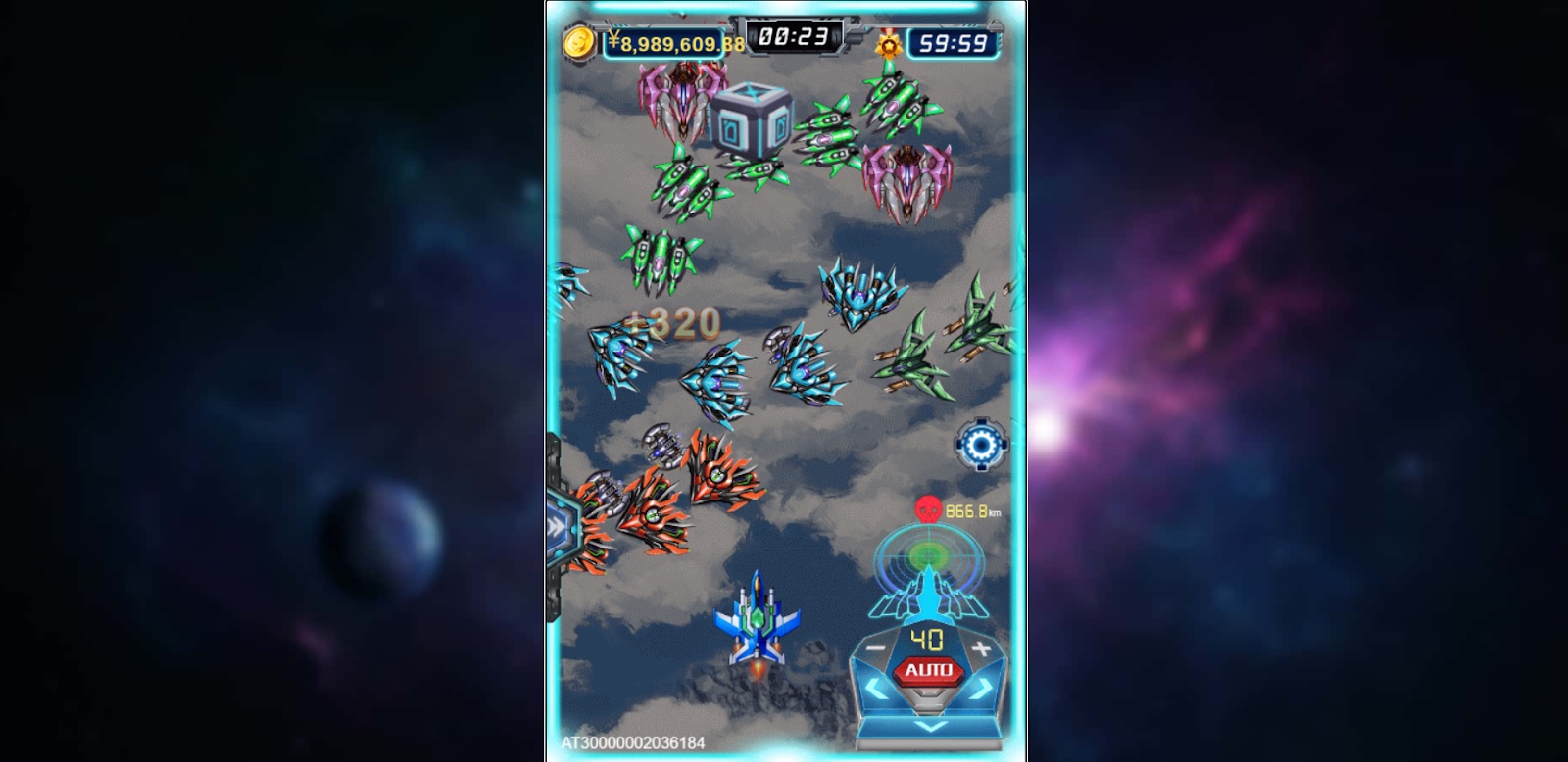The height and width of the screenshot is (762, 1568).
Task: Click the gold medal badge icon
Action: click(889, 44)
